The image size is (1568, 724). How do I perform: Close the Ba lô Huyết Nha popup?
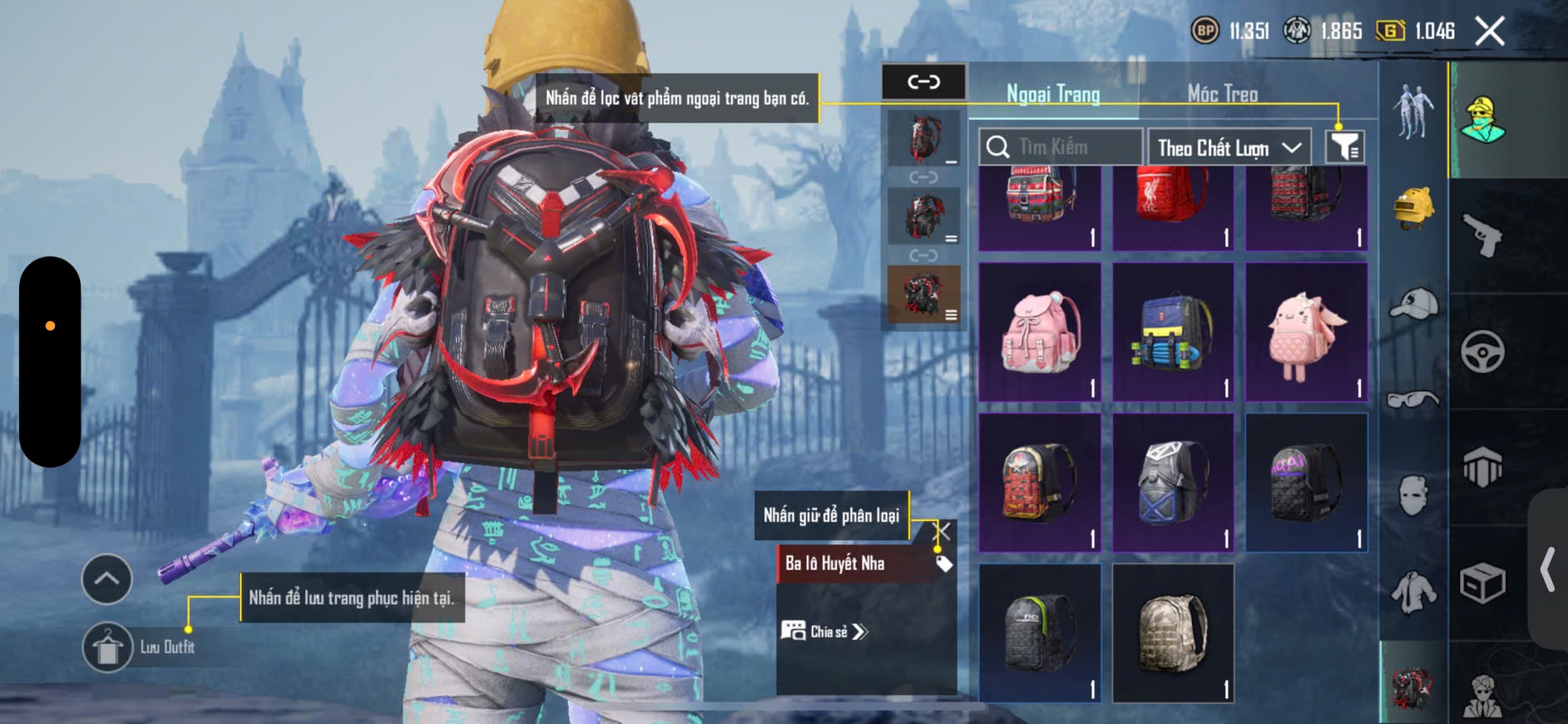point(942,531)
